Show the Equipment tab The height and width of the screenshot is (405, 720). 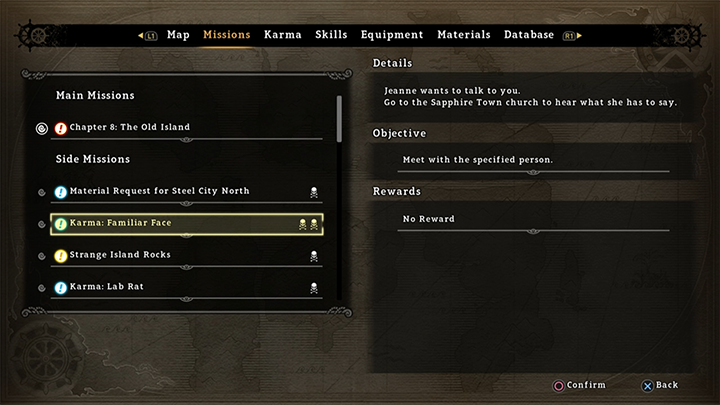pyautogui.click(x=392, y=35)
